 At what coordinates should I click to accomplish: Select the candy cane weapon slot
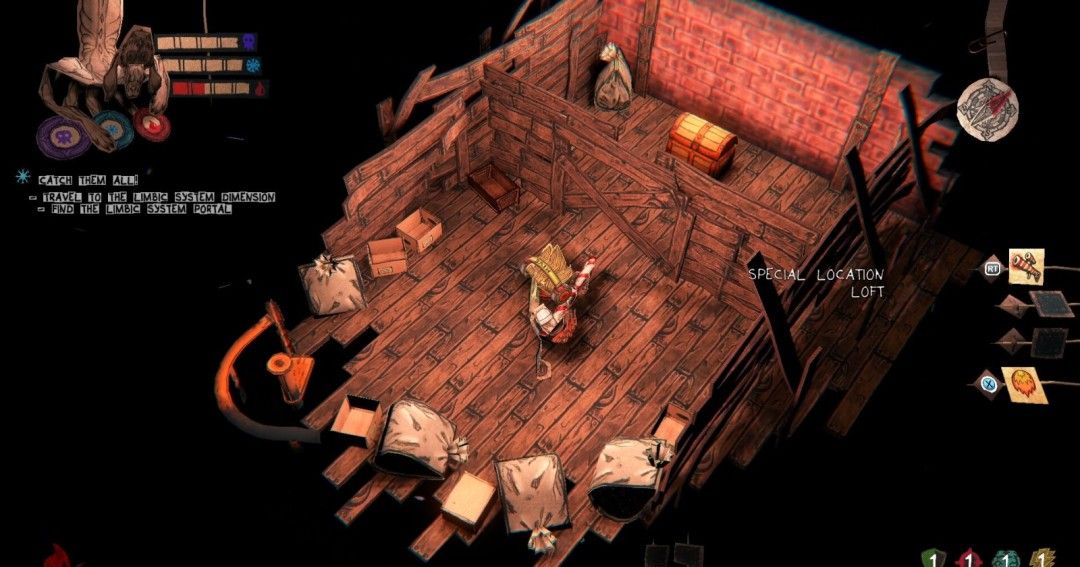click(1026, 267)
